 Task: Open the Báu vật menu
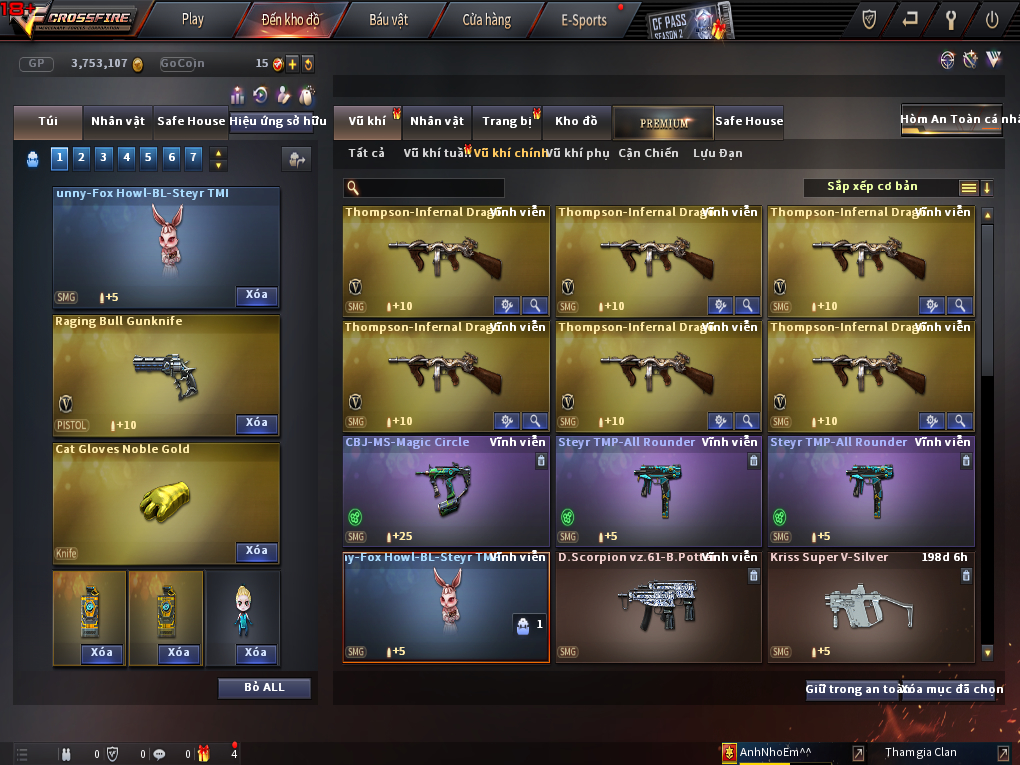tap(389, 19)
